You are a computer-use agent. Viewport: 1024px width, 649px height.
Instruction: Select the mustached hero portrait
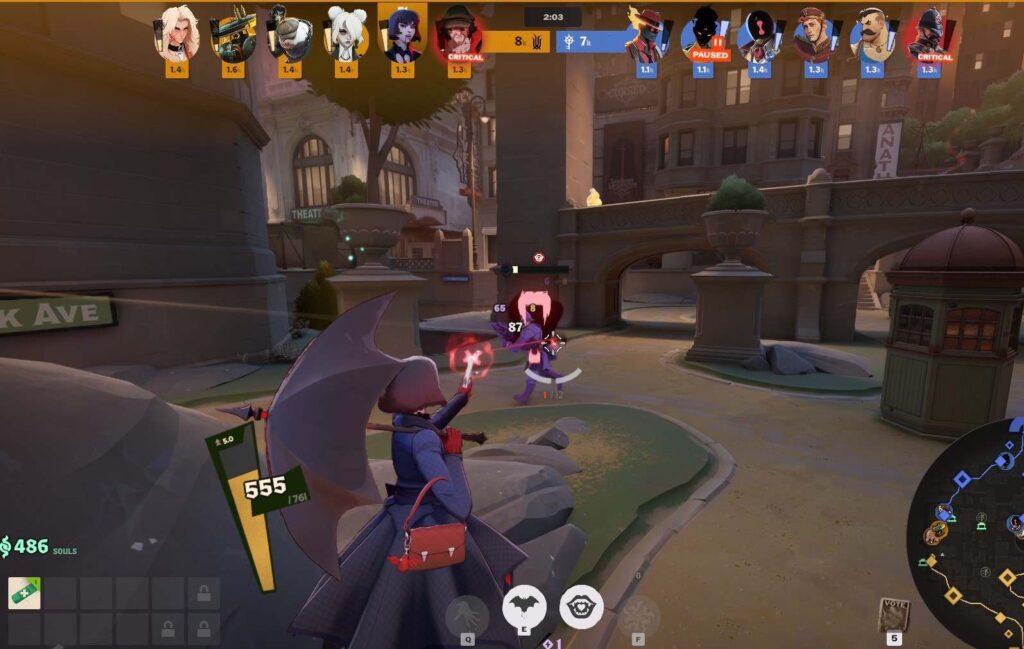point(872,36)
